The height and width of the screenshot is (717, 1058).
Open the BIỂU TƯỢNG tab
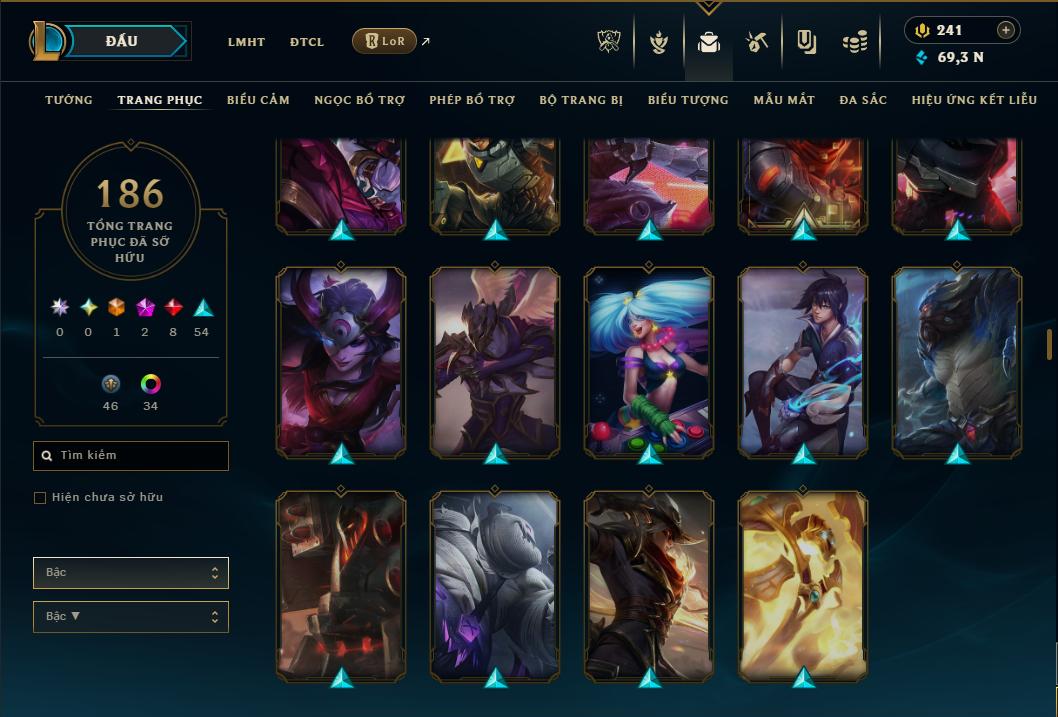click(x=688, y=100)
